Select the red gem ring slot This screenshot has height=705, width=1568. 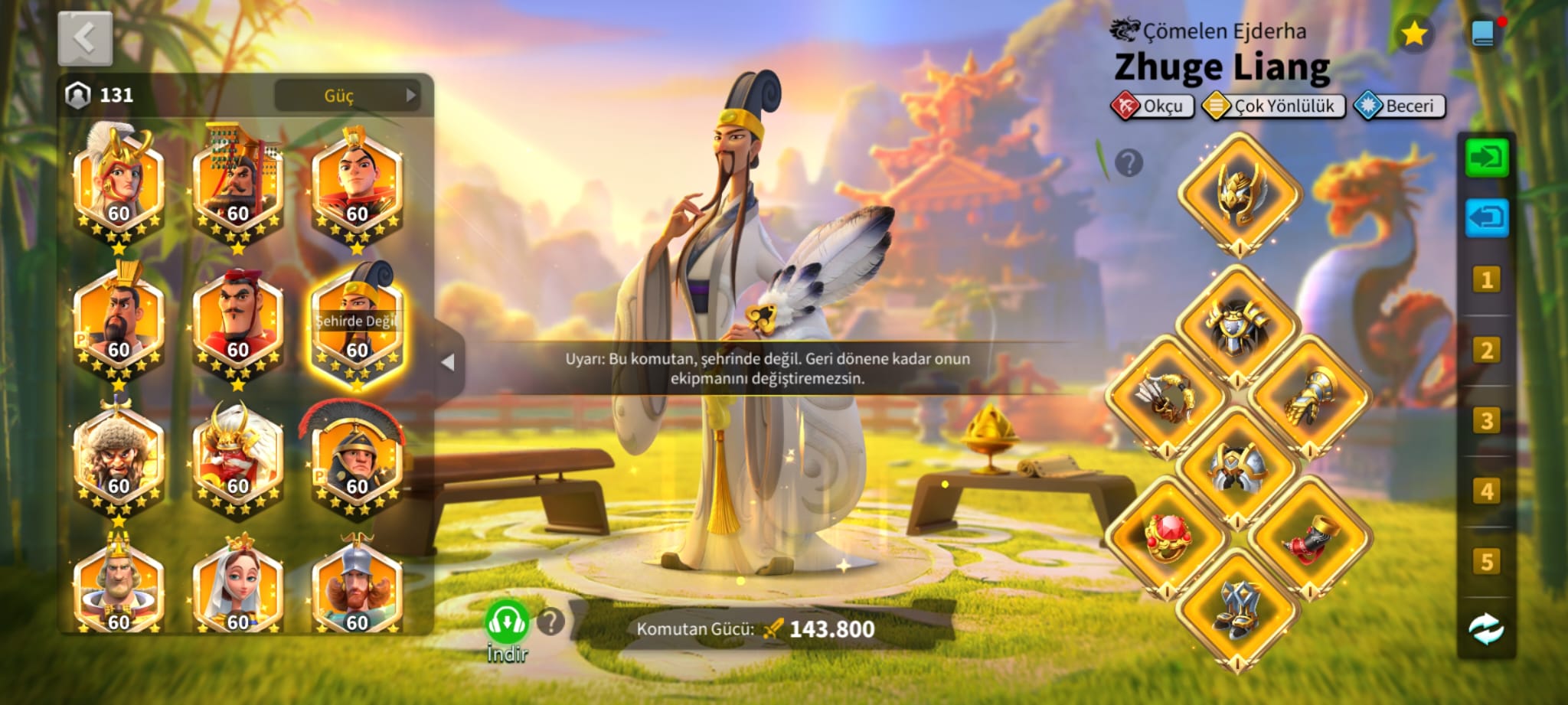pos(1167,536)
